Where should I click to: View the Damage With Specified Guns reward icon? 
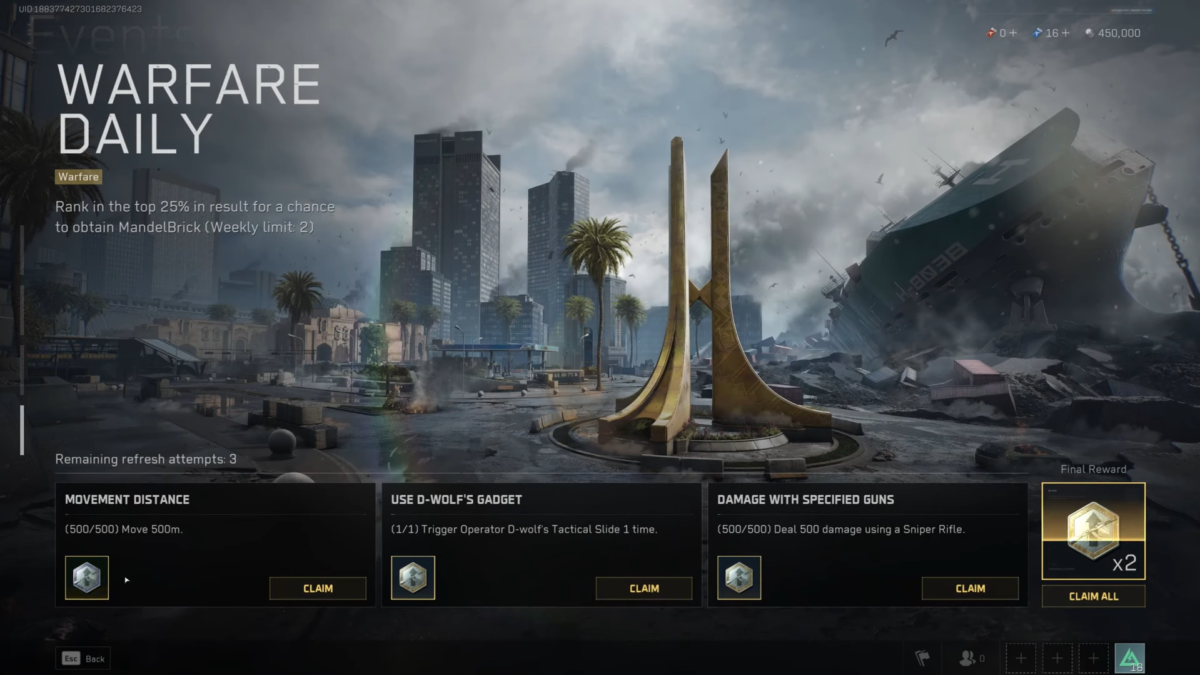739,578
